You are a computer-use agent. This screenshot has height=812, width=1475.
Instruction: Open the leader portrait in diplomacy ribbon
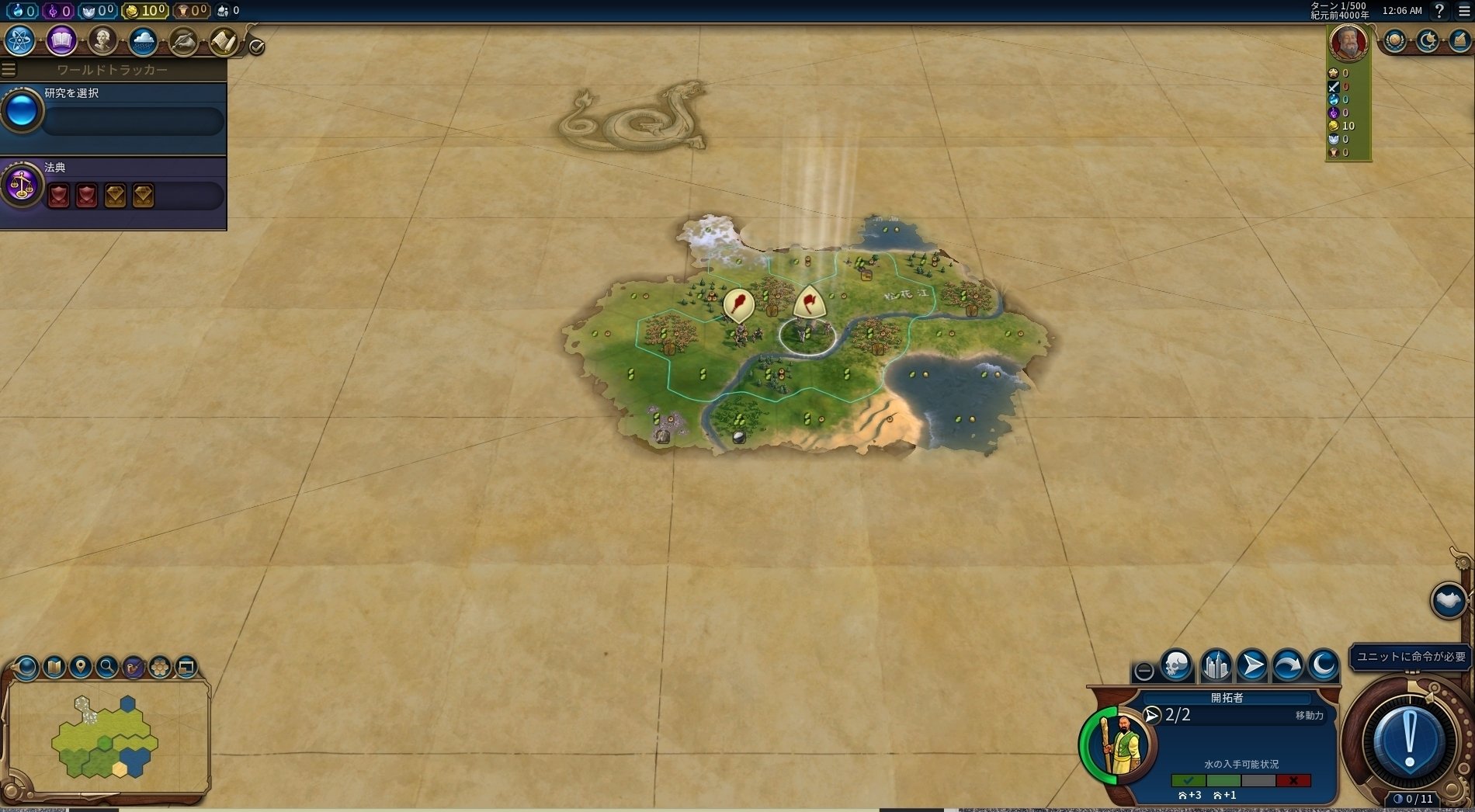1348,42
